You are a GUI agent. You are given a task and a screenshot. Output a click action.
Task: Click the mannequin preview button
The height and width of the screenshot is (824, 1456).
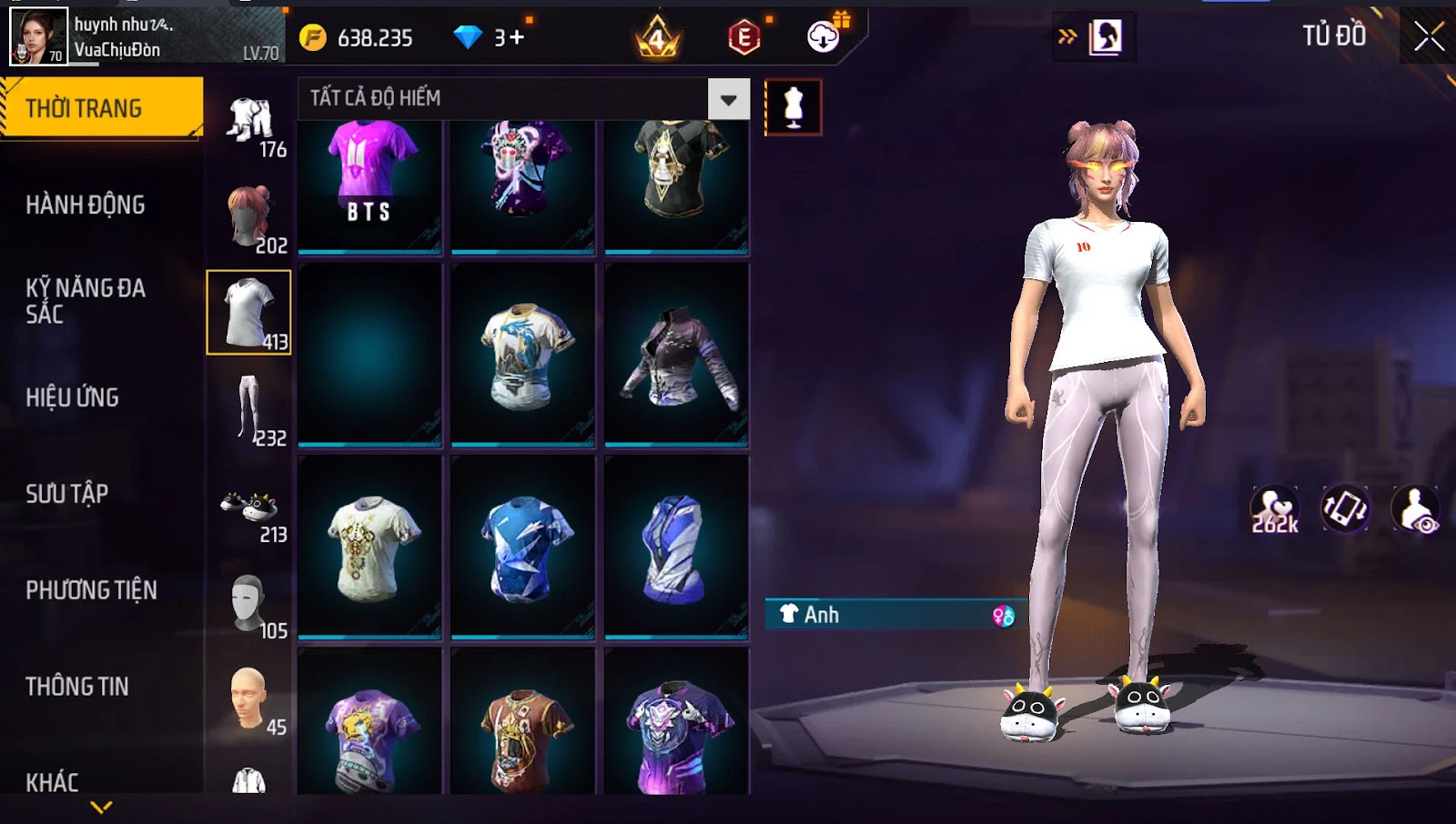pyautogui.click(x=794, y=107)
